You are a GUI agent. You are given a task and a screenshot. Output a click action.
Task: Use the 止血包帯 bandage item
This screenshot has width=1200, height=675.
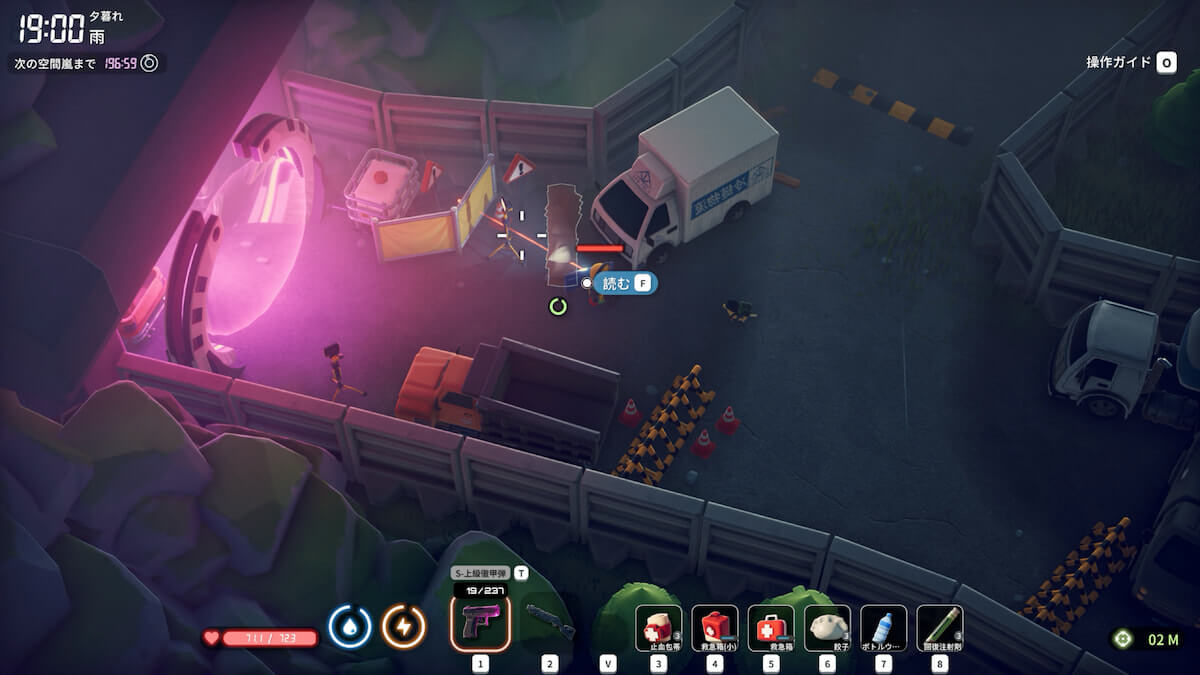coord(659,628)
